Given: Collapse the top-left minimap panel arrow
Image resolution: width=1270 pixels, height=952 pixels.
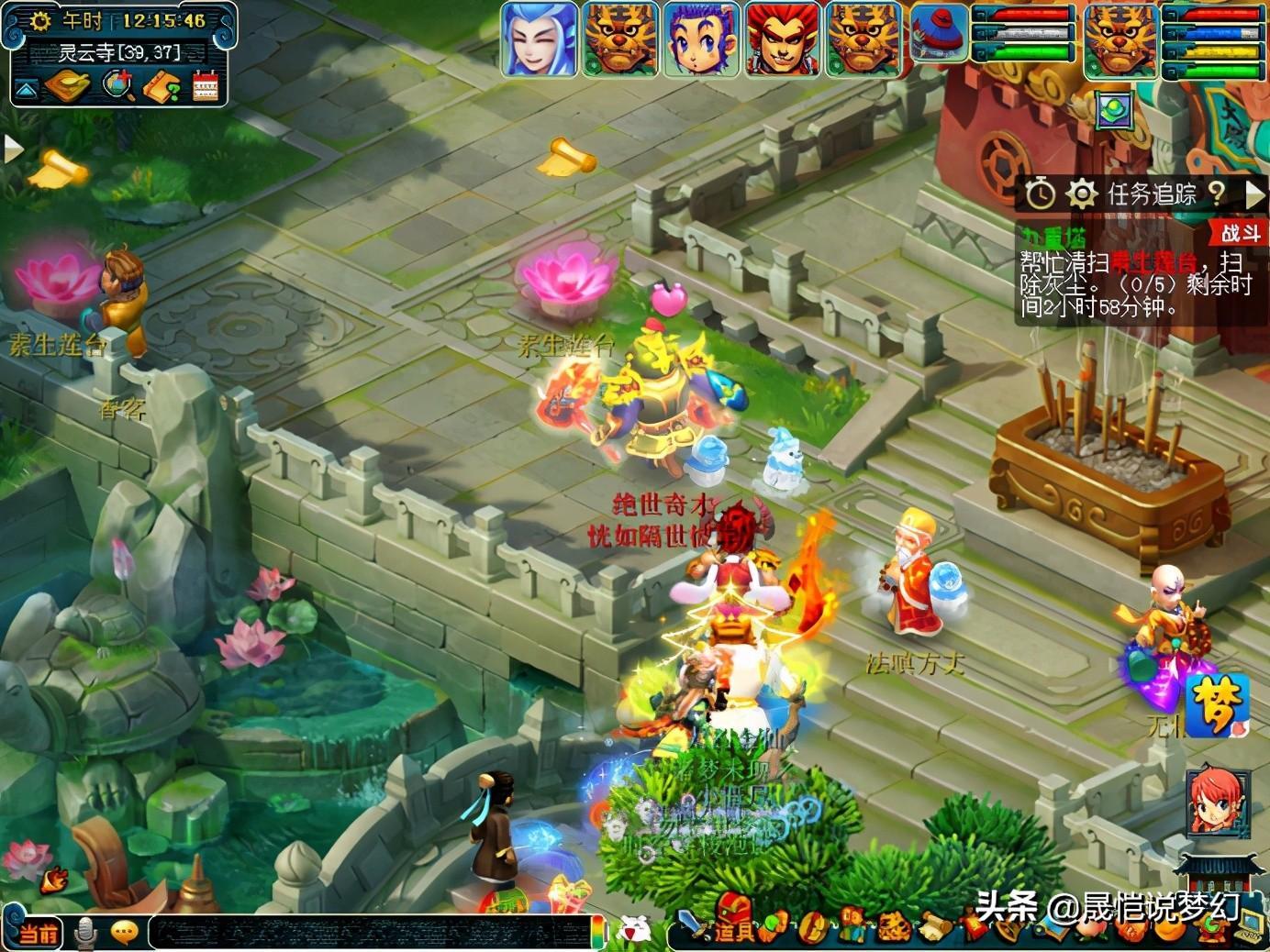Looking at the screenshot, I should click(26, 89).
